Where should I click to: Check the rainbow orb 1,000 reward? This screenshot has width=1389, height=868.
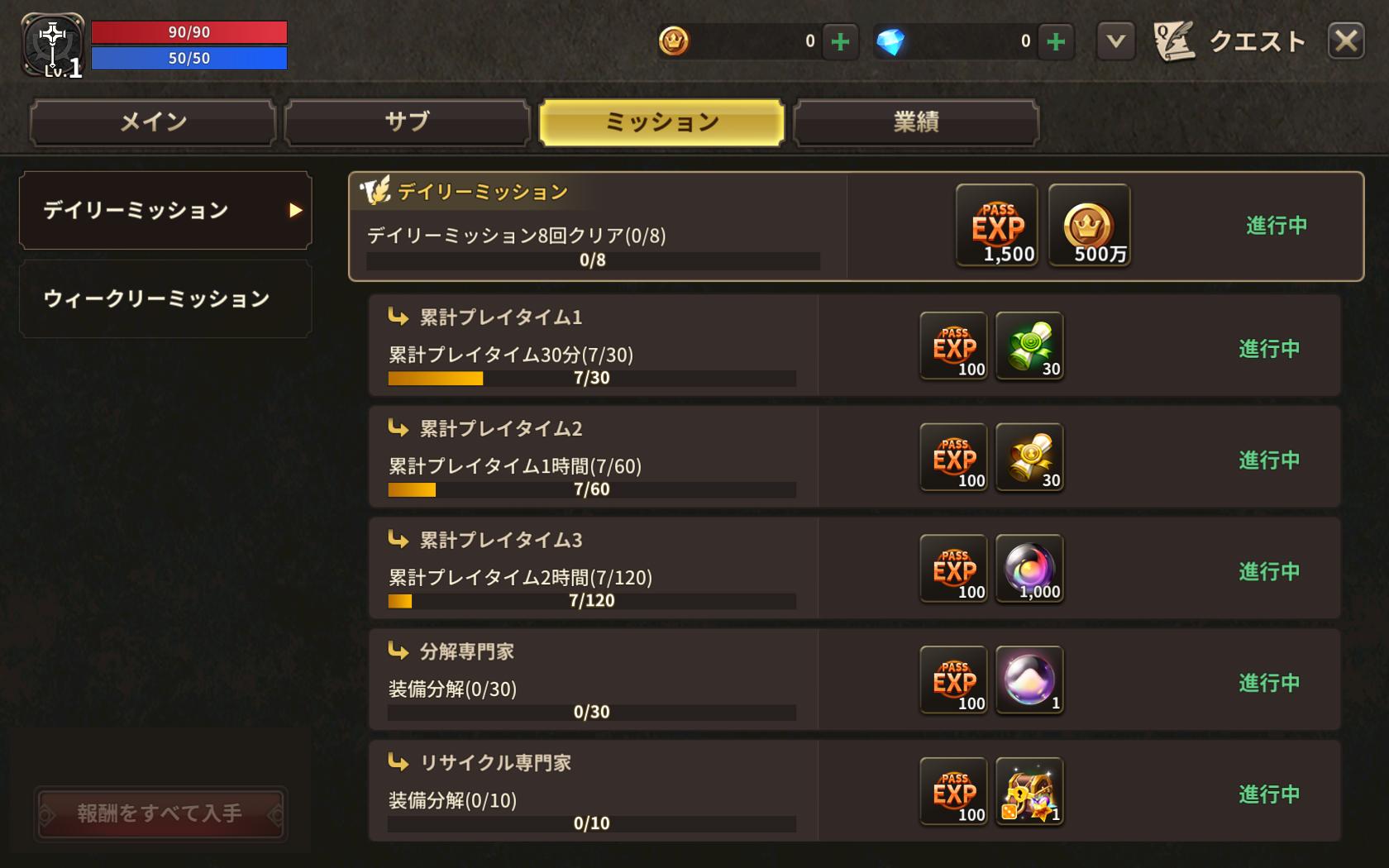[1029, 569]
